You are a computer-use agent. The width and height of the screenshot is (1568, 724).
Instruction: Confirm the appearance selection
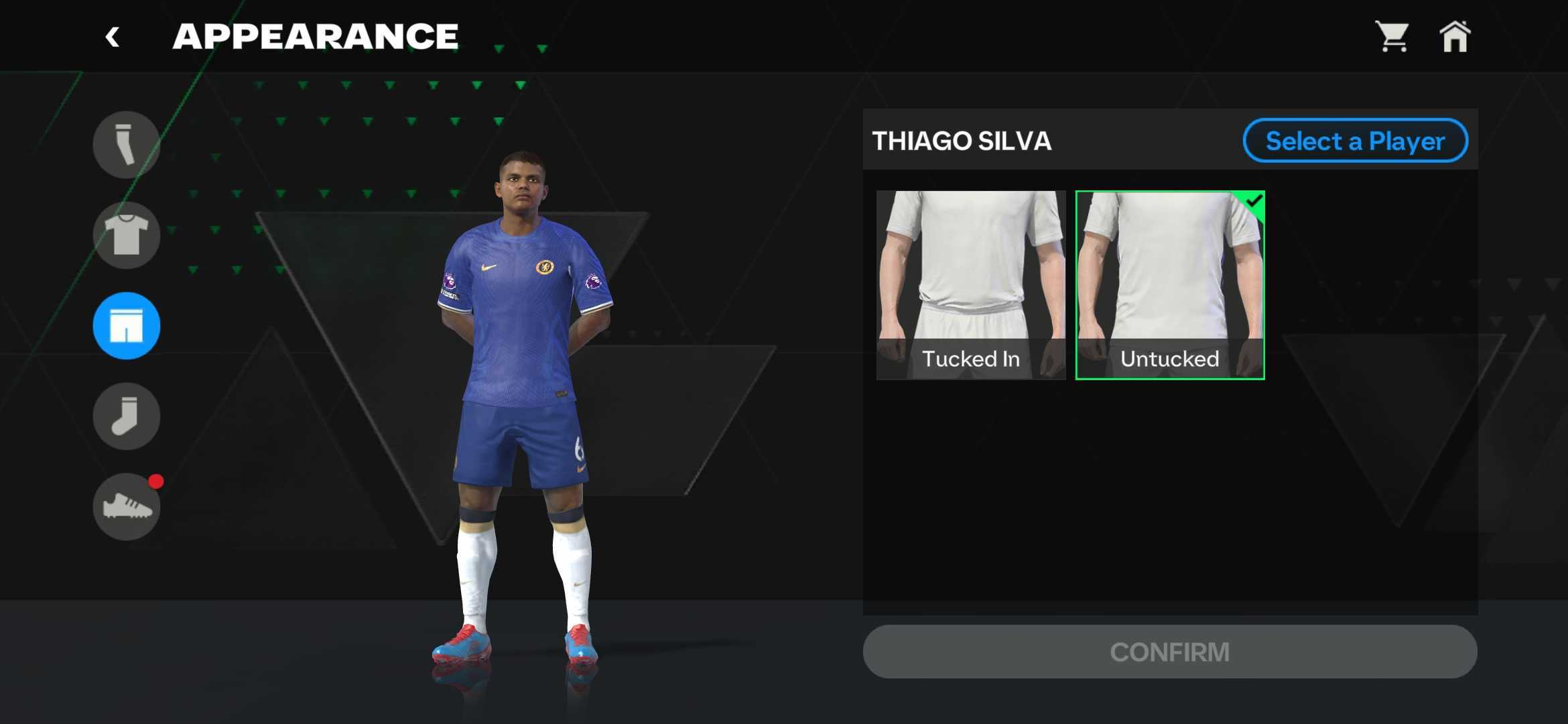click(x=1169, y=652)
